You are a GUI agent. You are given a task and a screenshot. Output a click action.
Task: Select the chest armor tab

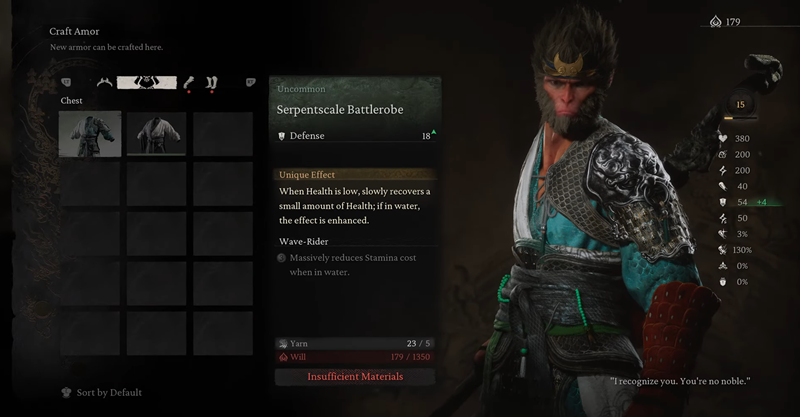[x=147, y=82]
